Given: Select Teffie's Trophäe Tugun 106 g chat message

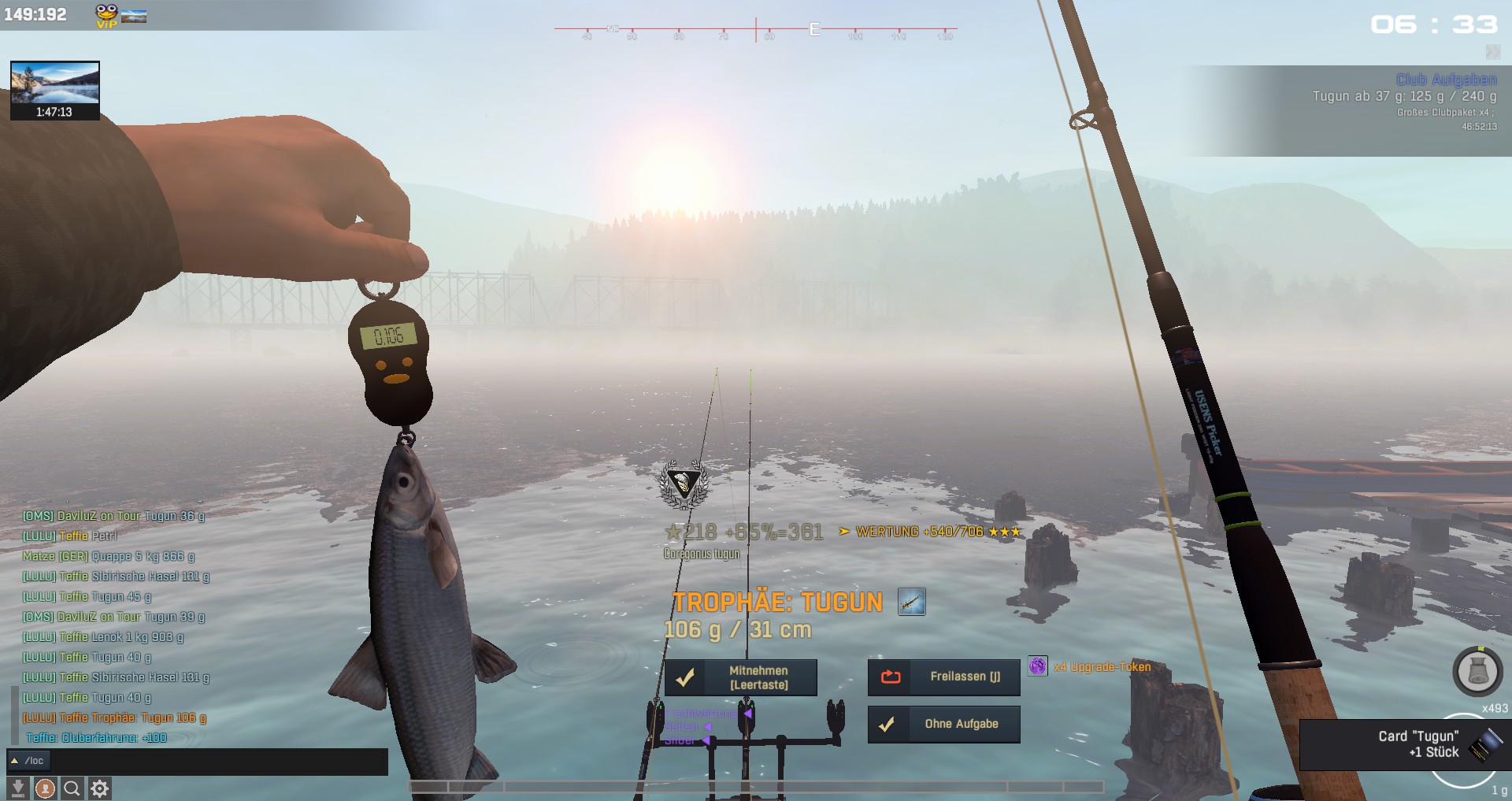Looking at the screenshot, I should [114, 718].
